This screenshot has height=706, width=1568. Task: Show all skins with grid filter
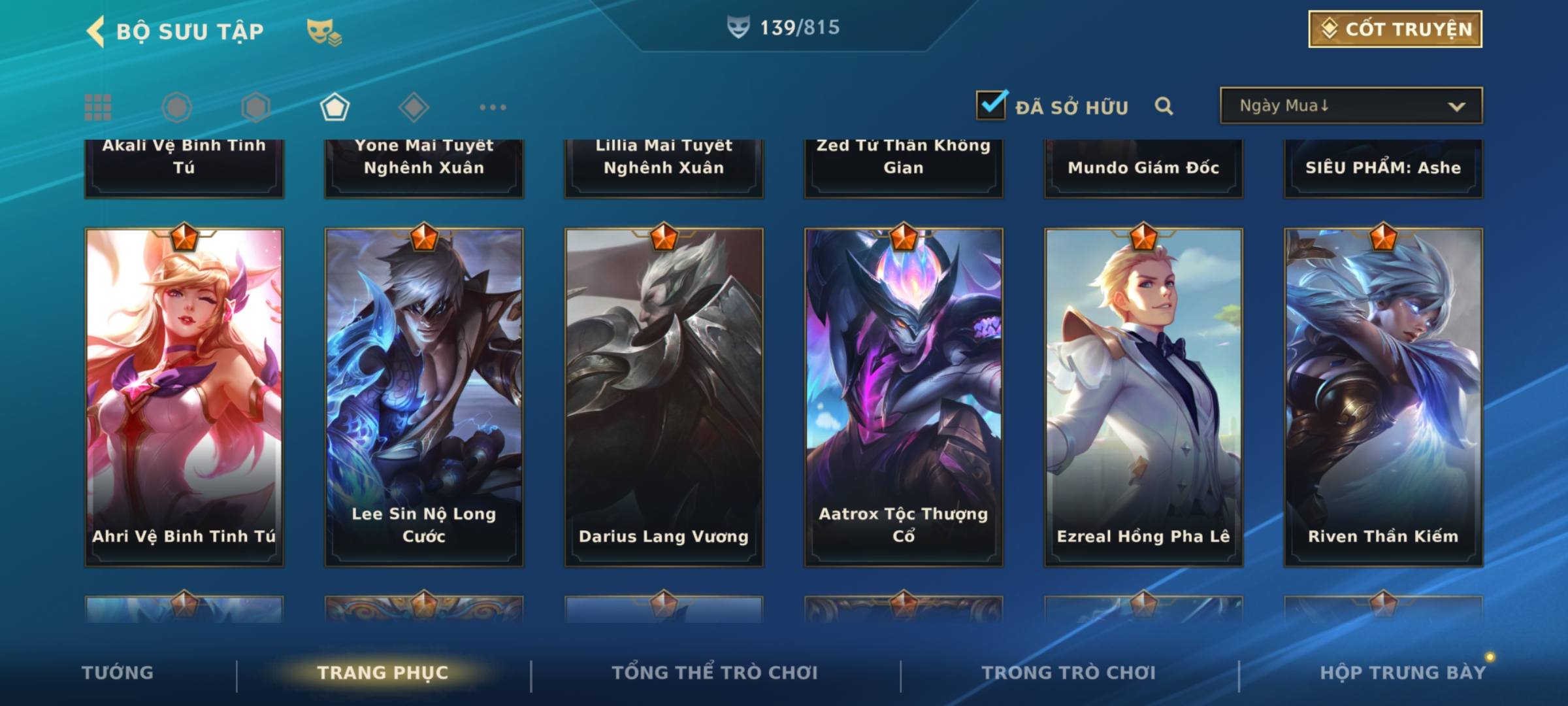[x=98, y=107]
